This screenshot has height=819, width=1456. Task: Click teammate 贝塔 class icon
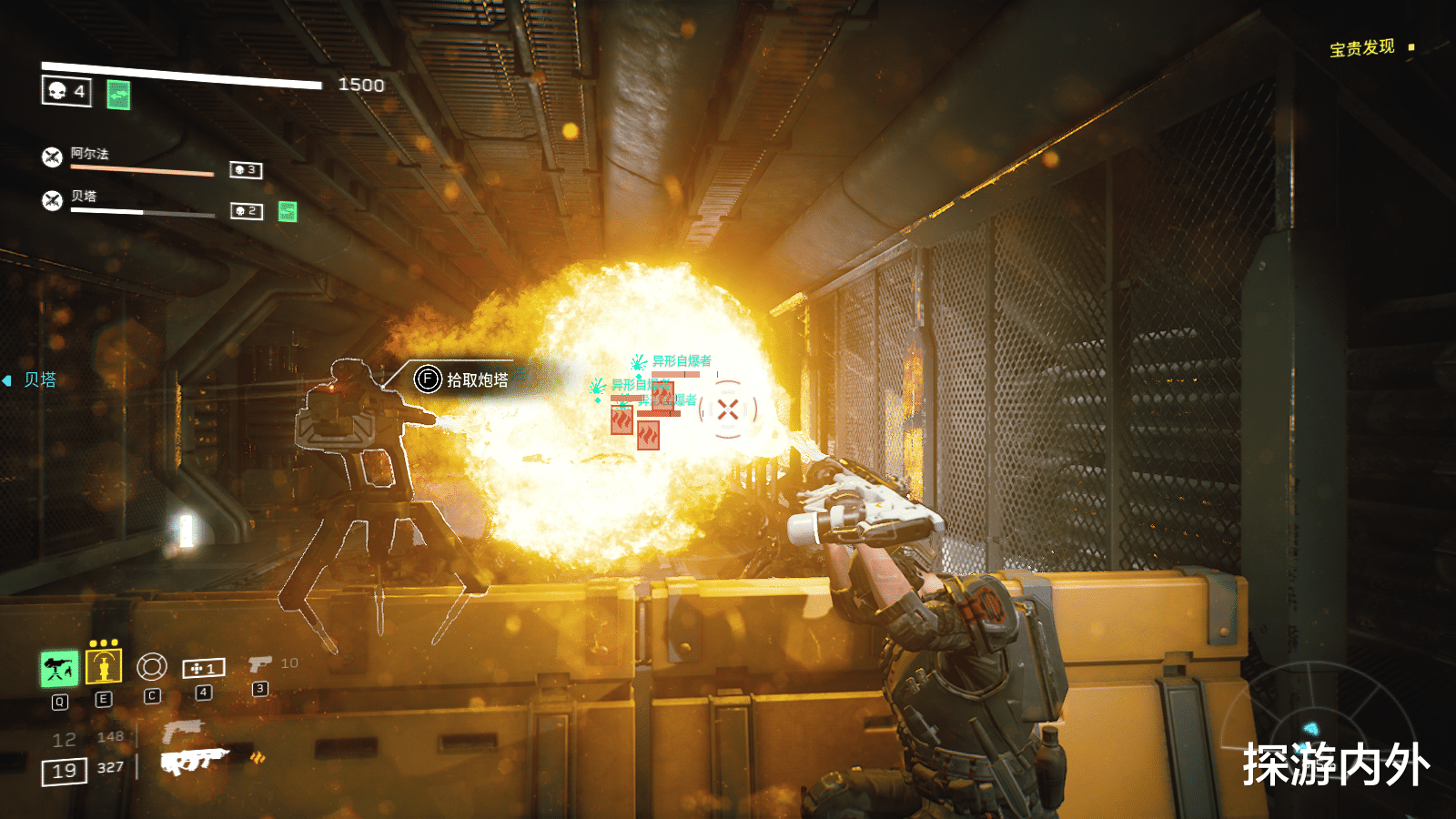[53, 199]
